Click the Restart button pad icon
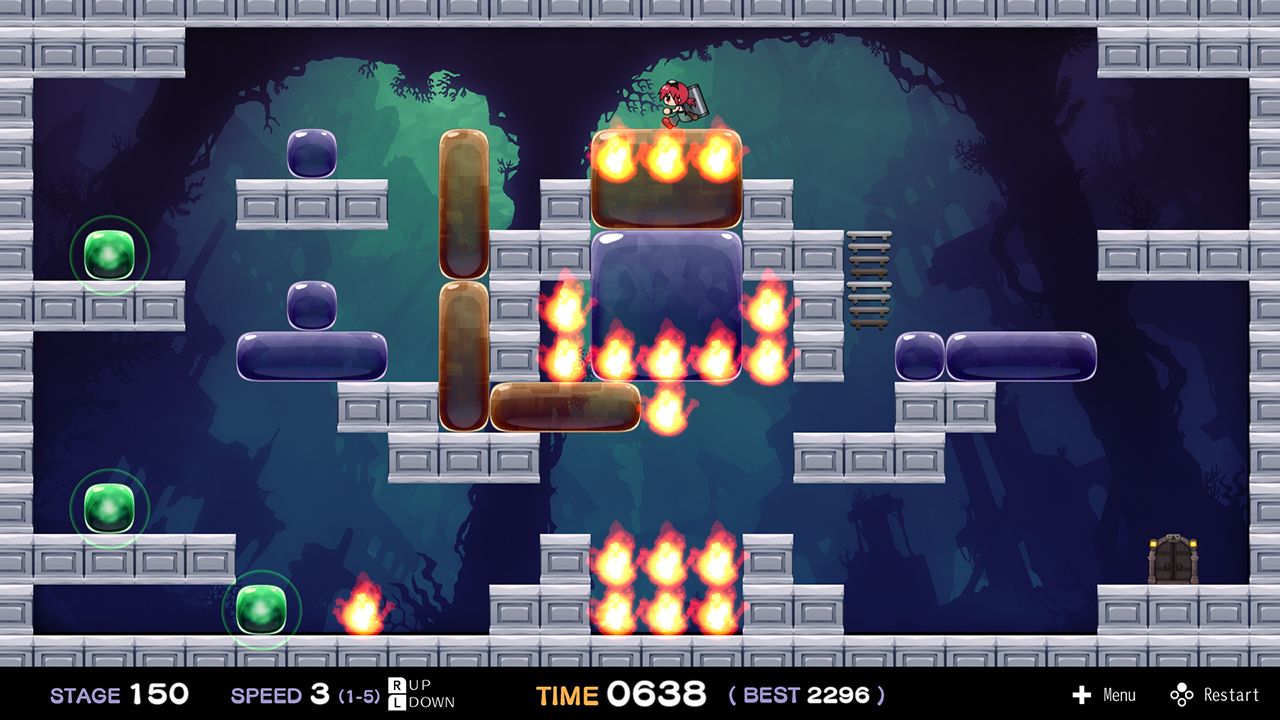This screenshot has width=1280, height=720. coord(1184,694)
